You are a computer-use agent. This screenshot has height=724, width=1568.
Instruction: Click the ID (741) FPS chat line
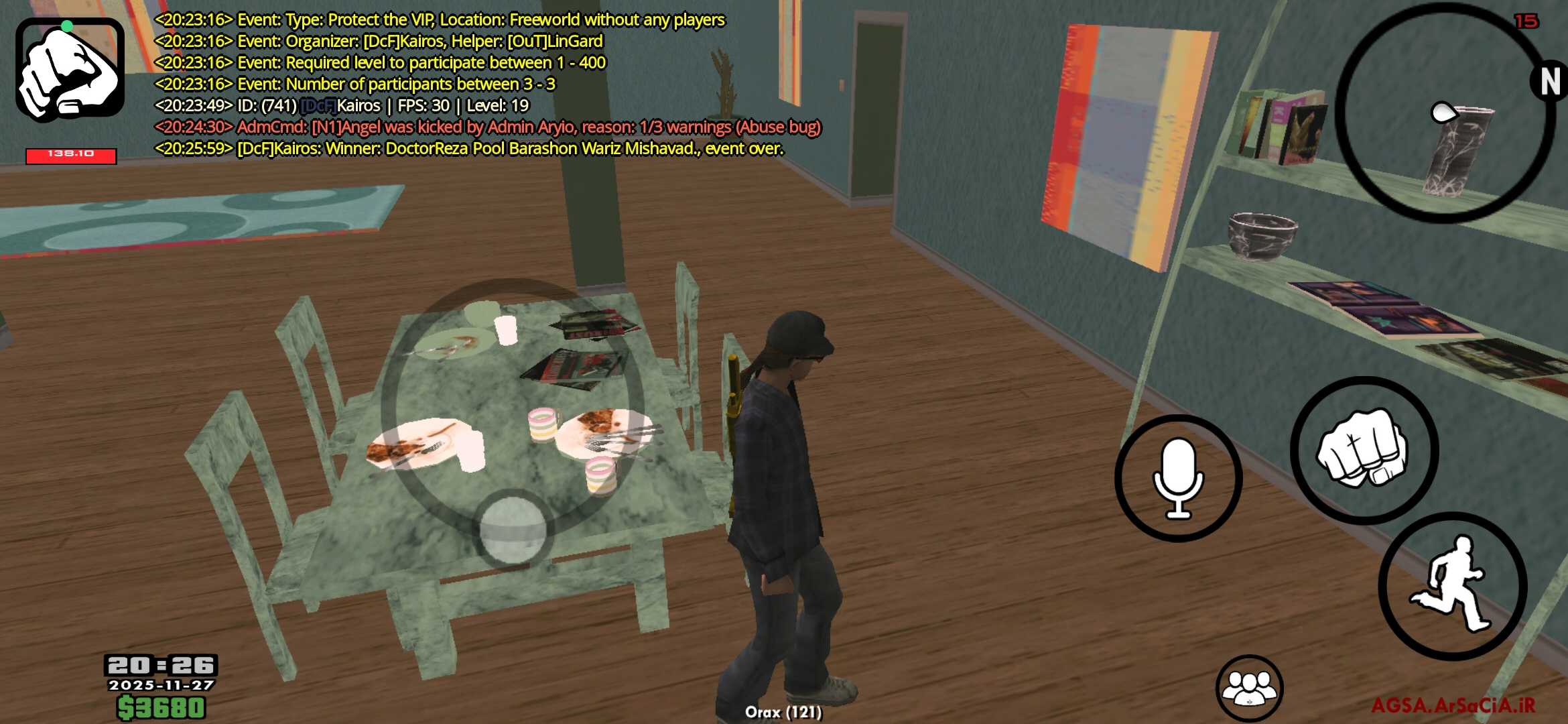[342, 105]
